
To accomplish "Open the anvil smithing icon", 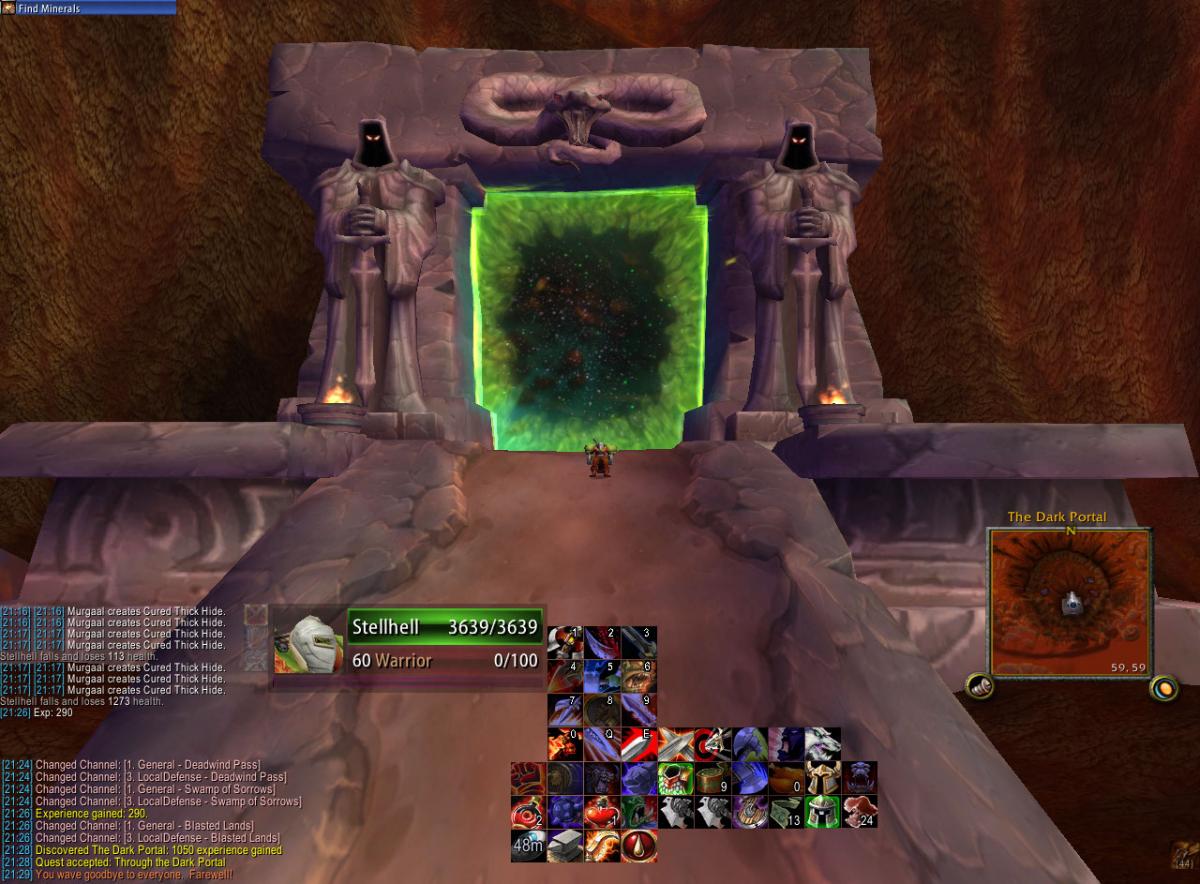I will coord(565,846).
